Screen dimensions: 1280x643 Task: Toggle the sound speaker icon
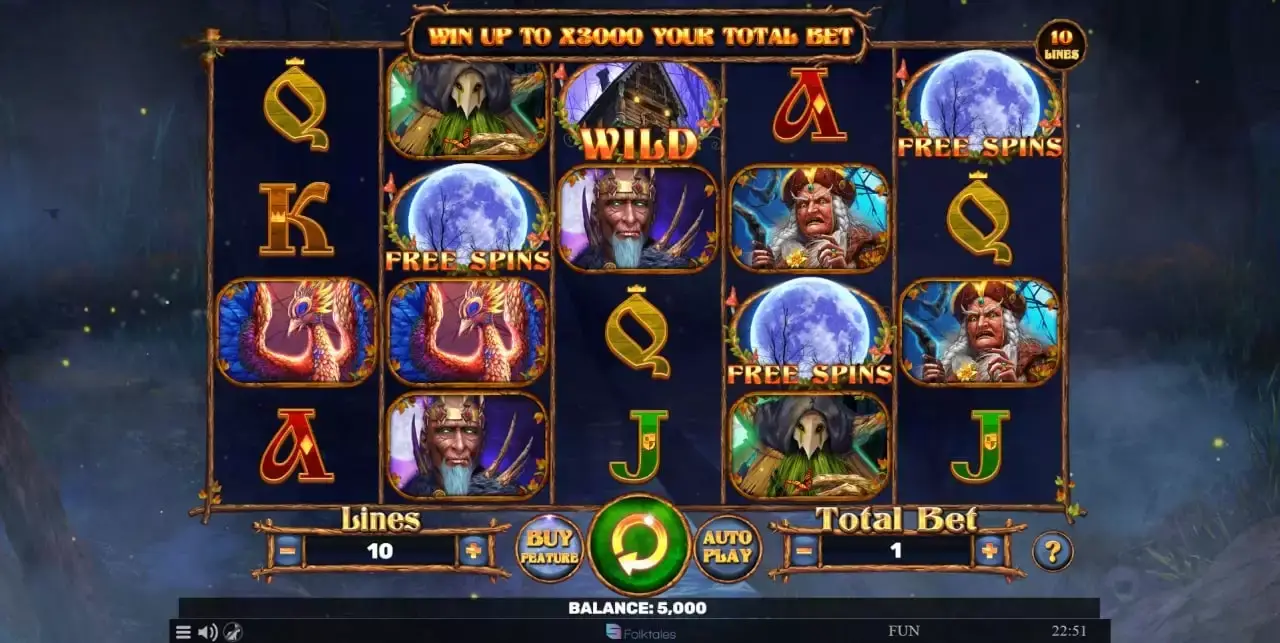point(207,632)
